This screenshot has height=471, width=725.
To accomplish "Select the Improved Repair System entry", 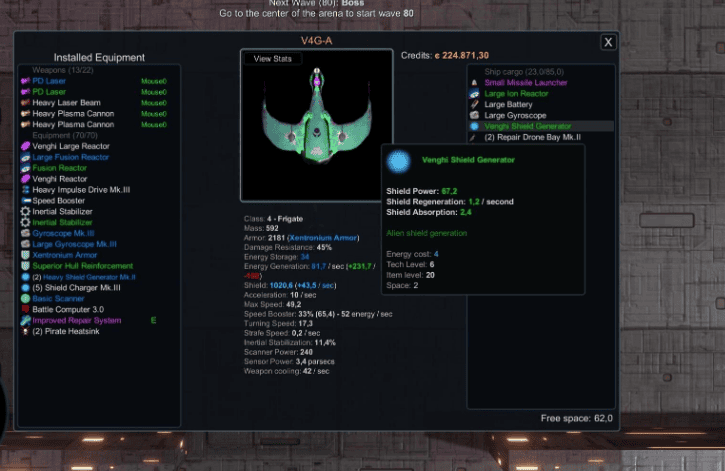I will 77,320.
